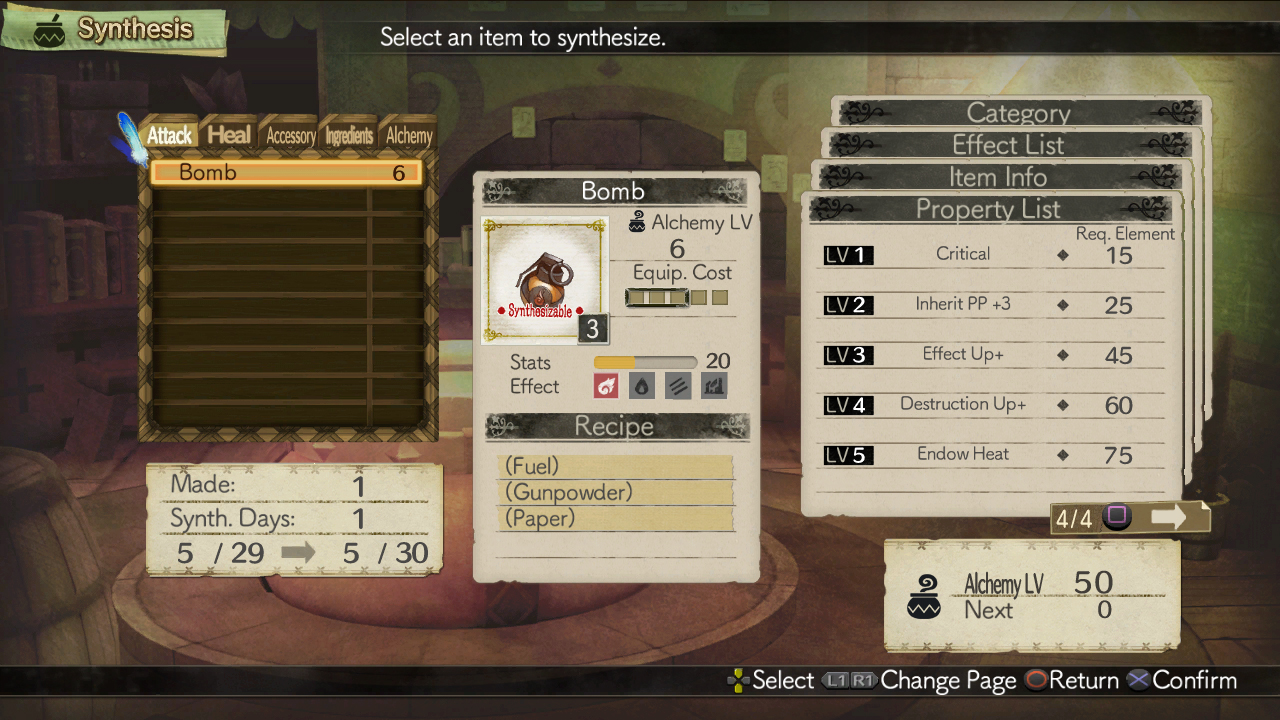The height and width of the screenshot is (720, 1280).
Task: Select Bomb in the item list
Action: tap(286, 173)
